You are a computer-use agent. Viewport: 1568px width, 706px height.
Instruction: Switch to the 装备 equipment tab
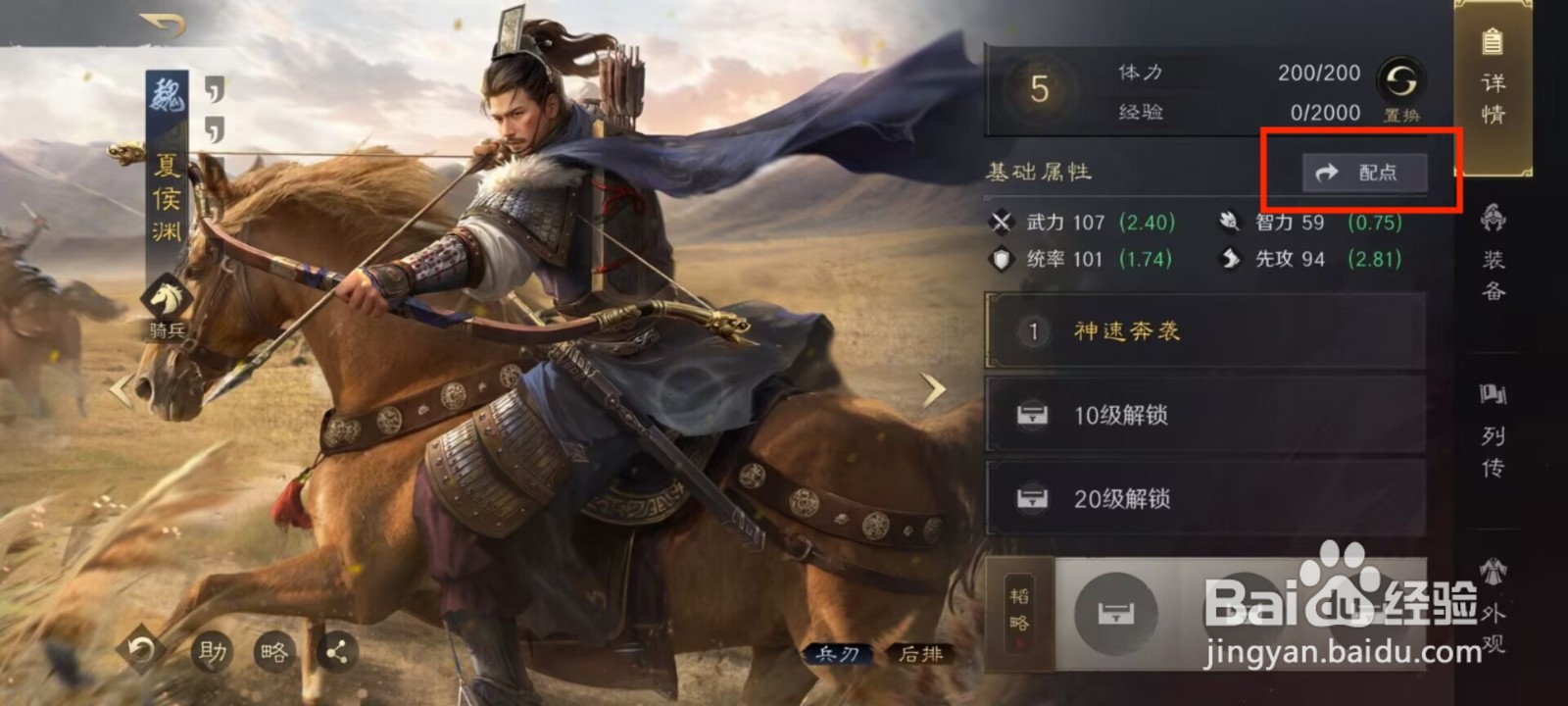[1493, 255]
